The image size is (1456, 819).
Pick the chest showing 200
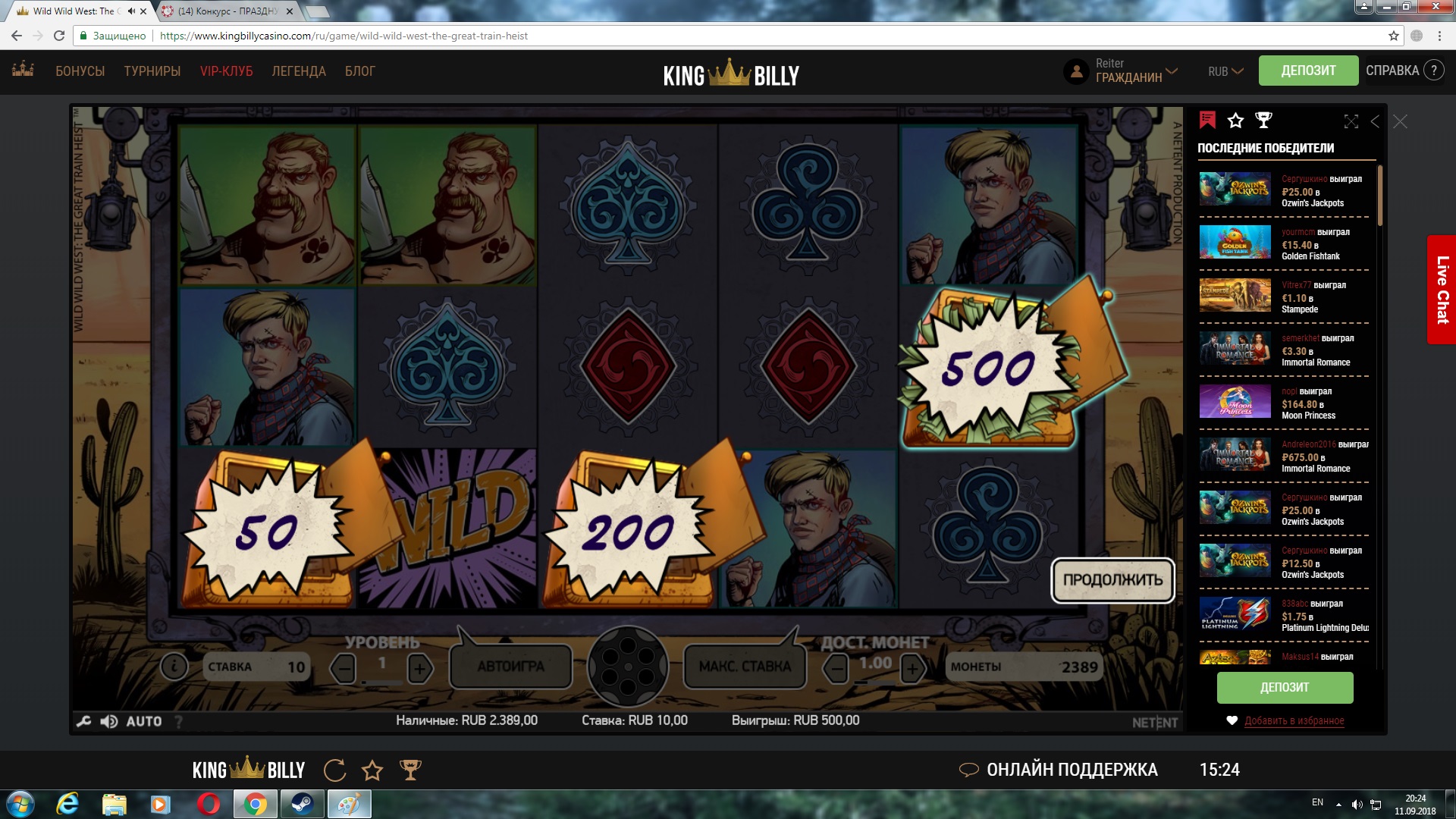click(x=628, y=531)
